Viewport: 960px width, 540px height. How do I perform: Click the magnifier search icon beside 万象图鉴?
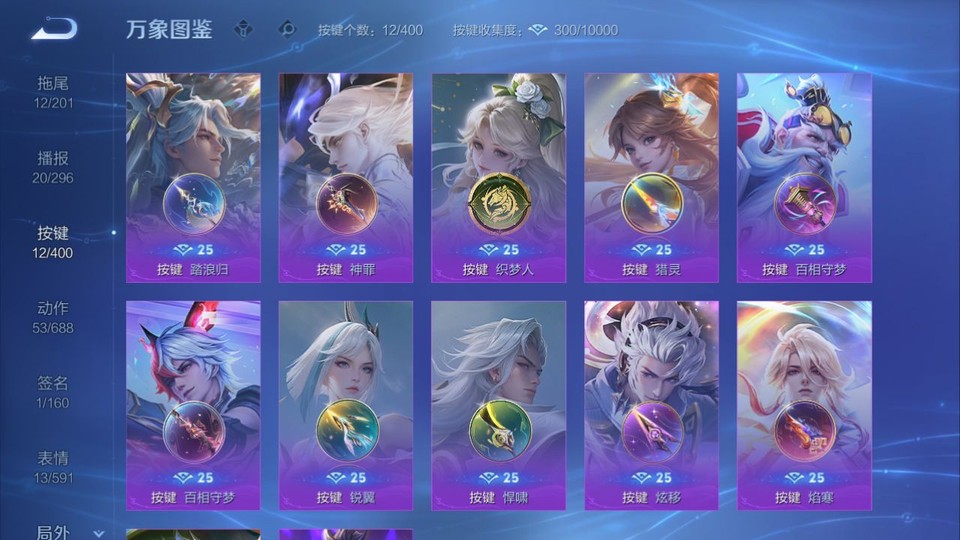point(288,29)
